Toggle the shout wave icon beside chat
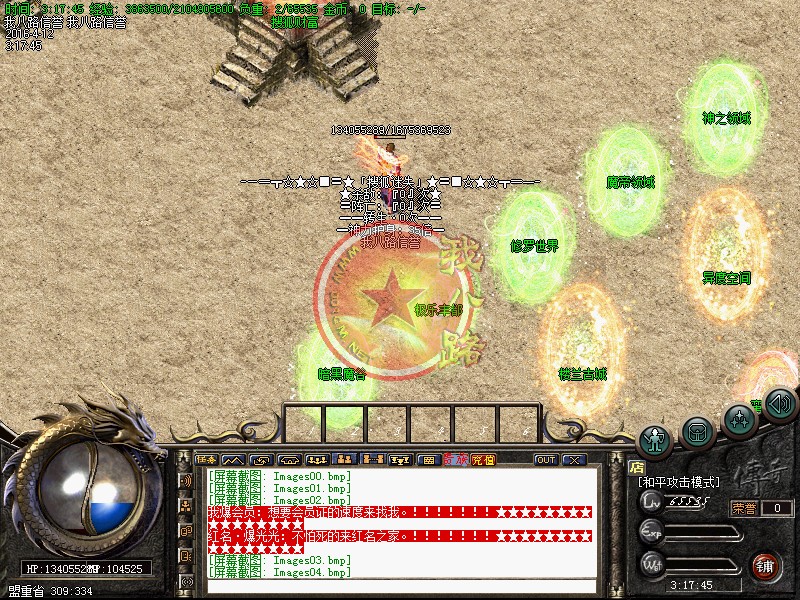 click(x=186, y=481)
